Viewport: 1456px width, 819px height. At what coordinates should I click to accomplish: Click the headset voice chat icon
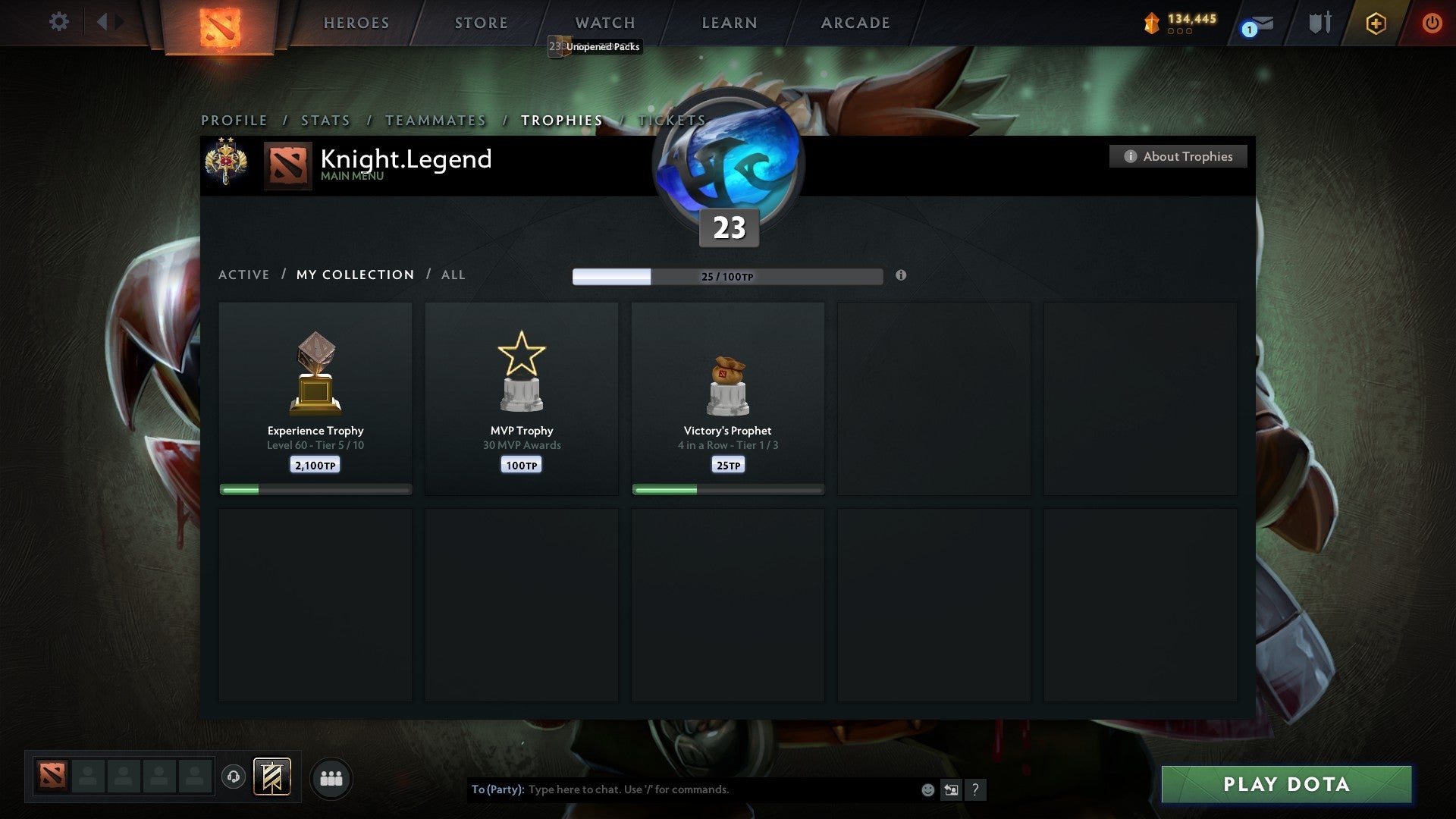[233, 777]
